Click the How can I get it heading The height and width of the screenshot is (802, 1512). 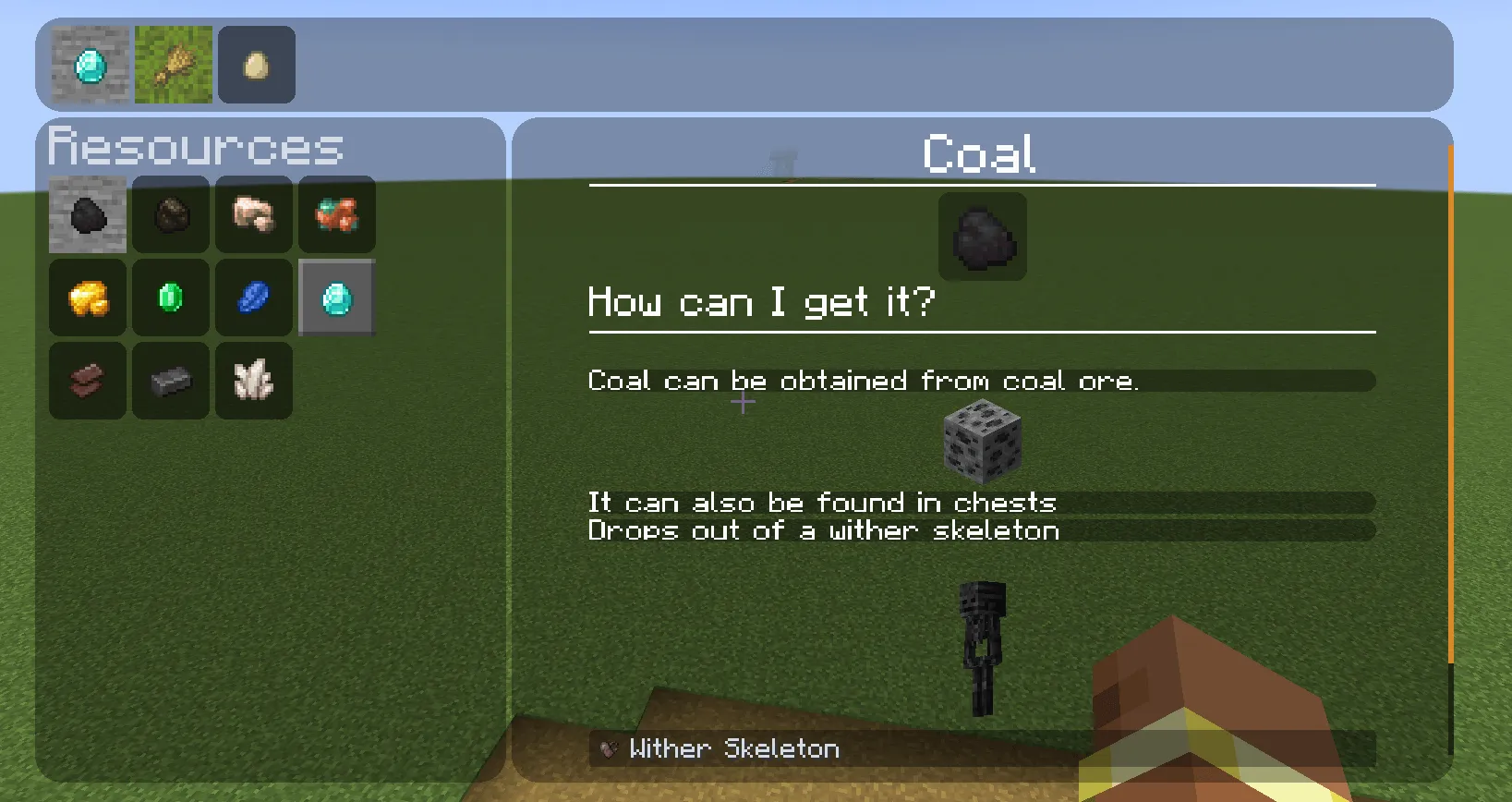[x=760, y=301]
